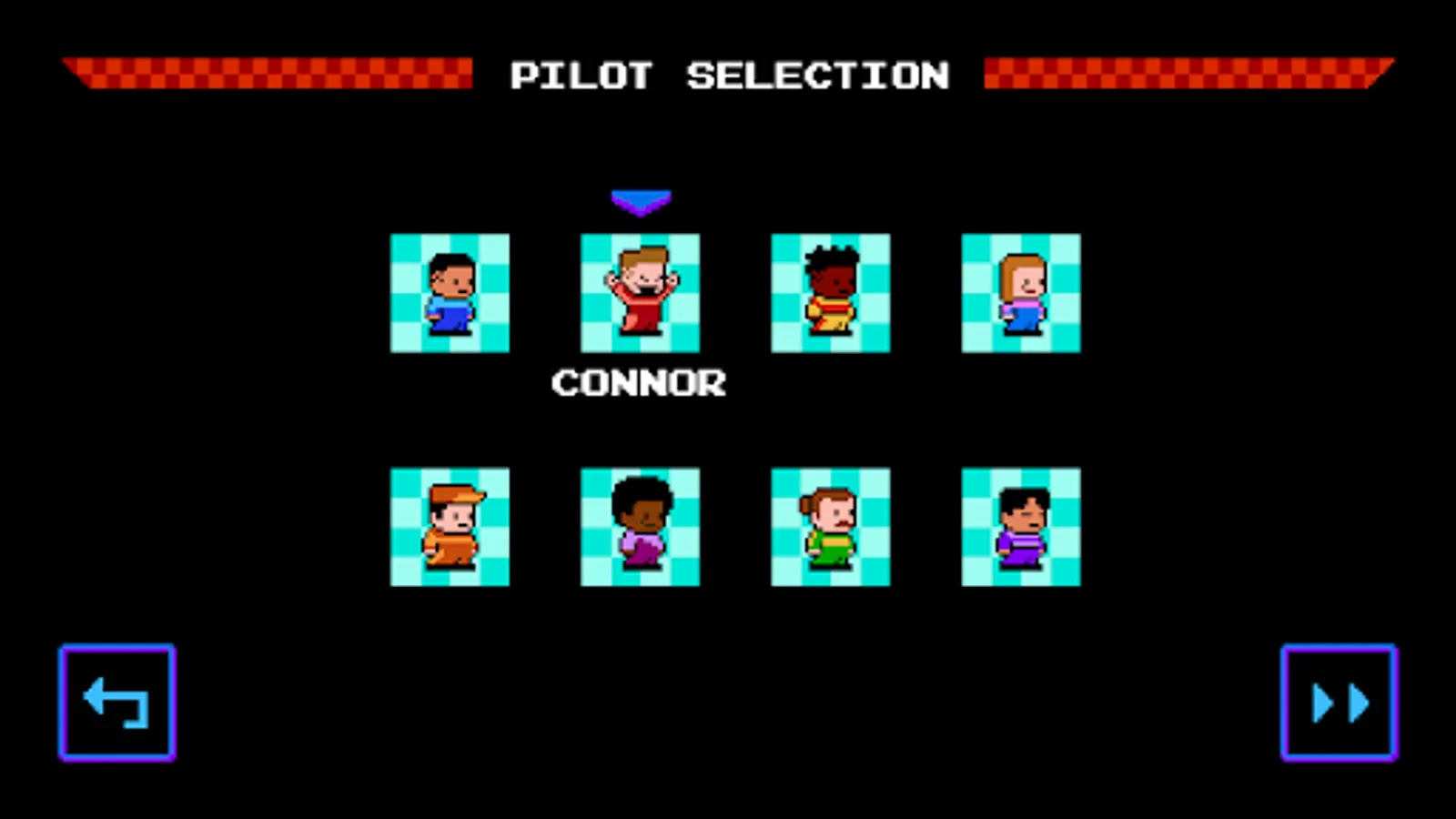Click the back arrow button
The image size is (1456, 819).
tap(116, 701)
